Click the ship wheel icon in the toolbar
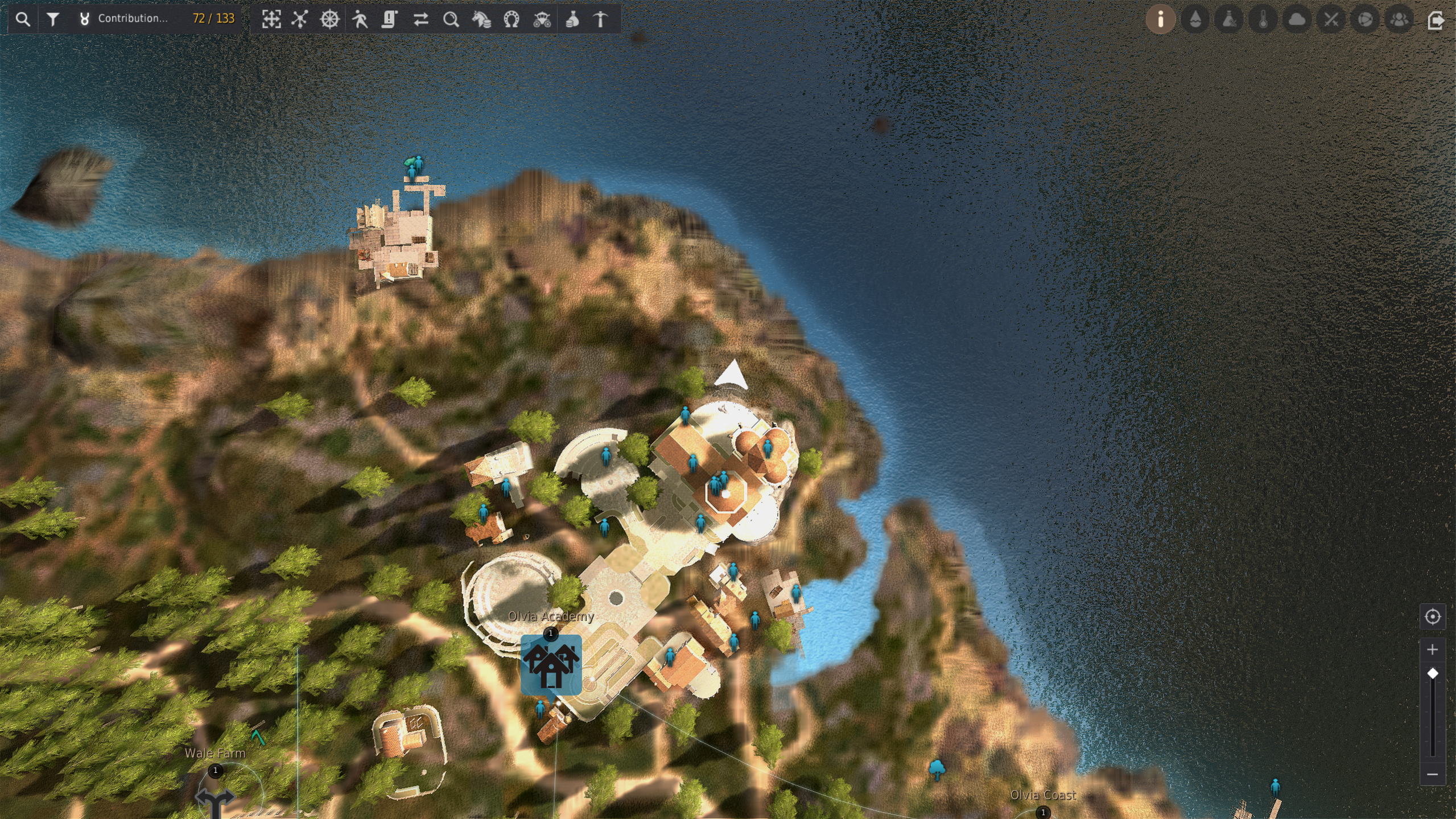The image size is (1456, 819). [329, 19]
